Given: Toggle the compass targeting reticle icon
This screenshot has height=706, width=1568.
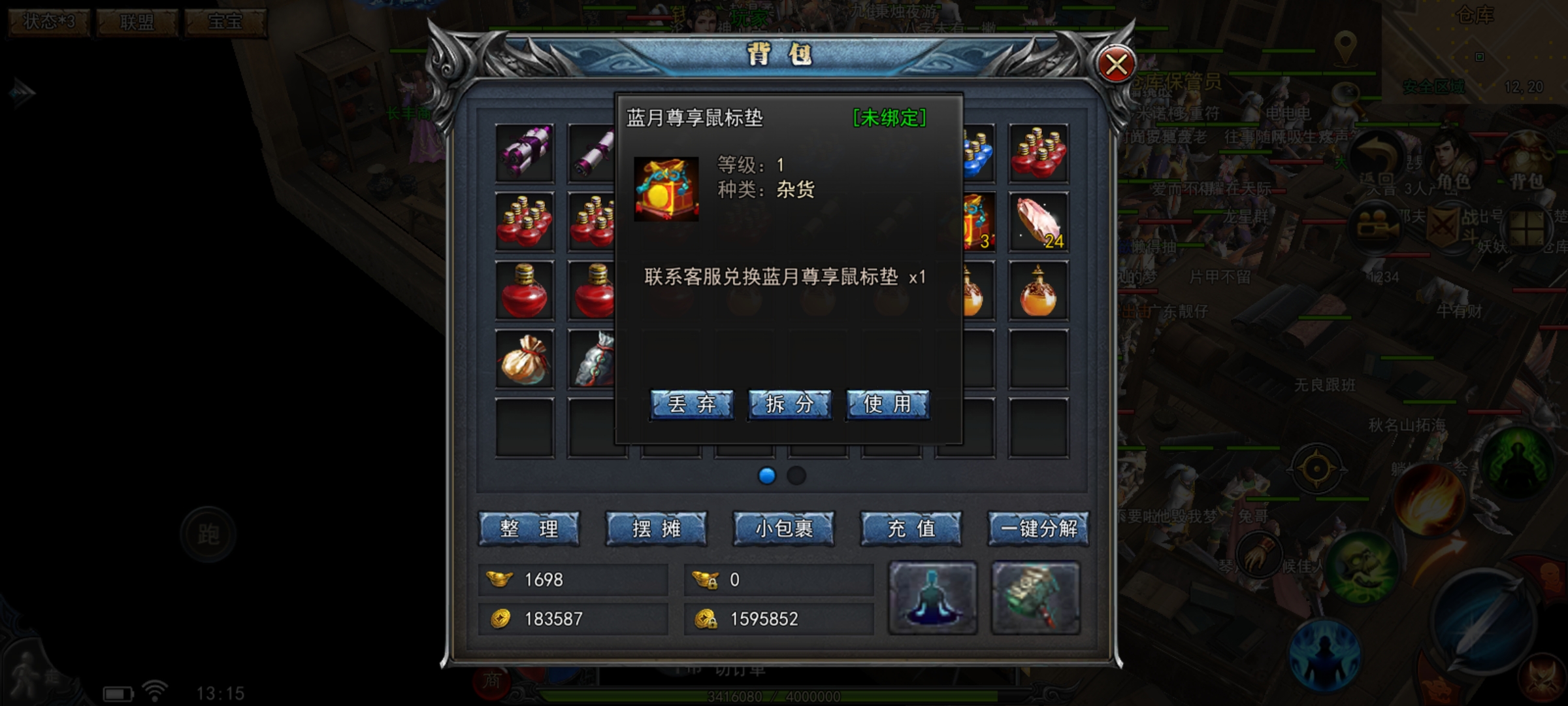Looking at the screenshot, I should click(x=1317, y=467).
